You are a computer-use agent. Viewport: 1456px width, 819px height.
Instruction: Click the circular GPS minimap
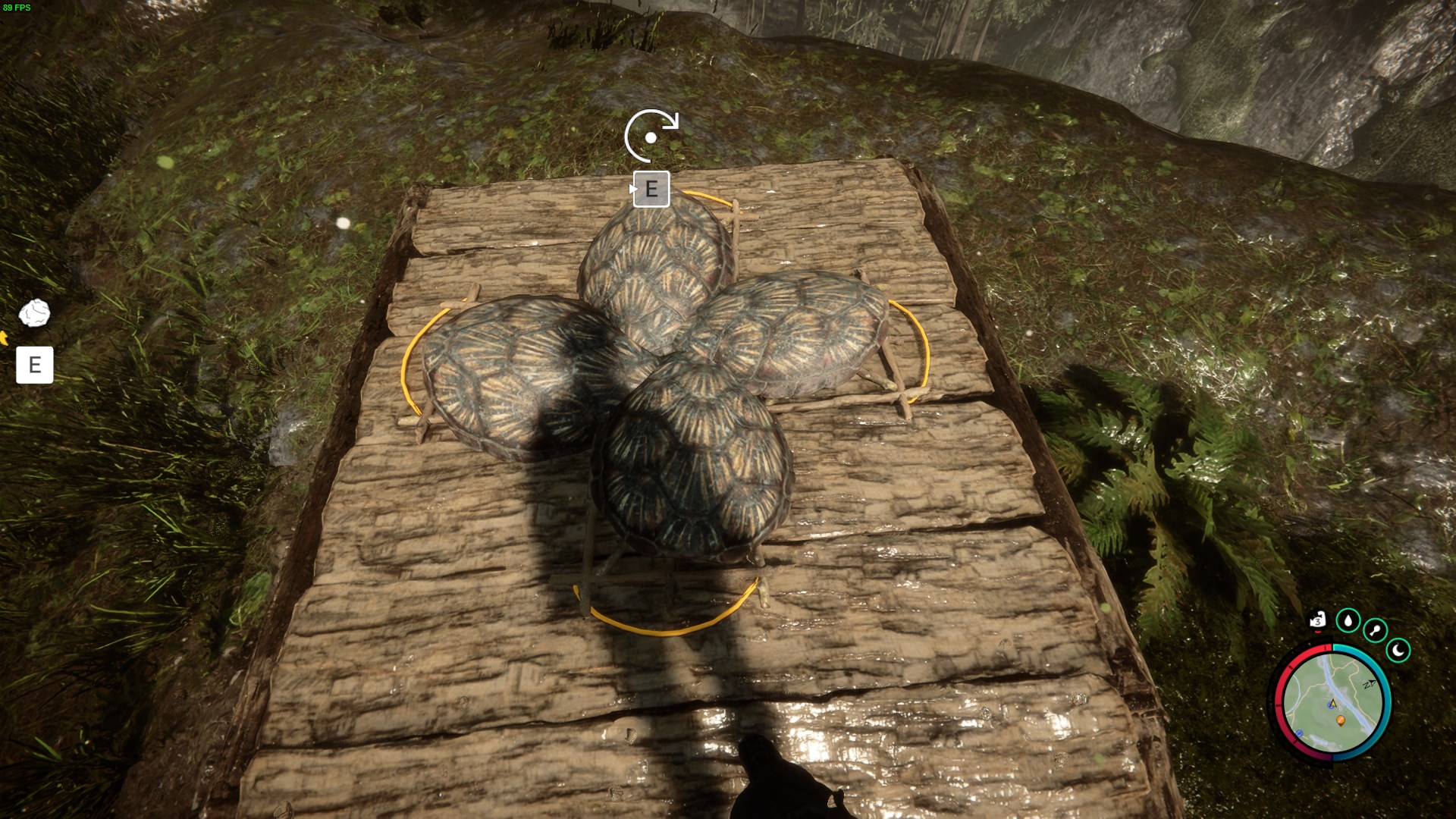(x=1332, y=702)
